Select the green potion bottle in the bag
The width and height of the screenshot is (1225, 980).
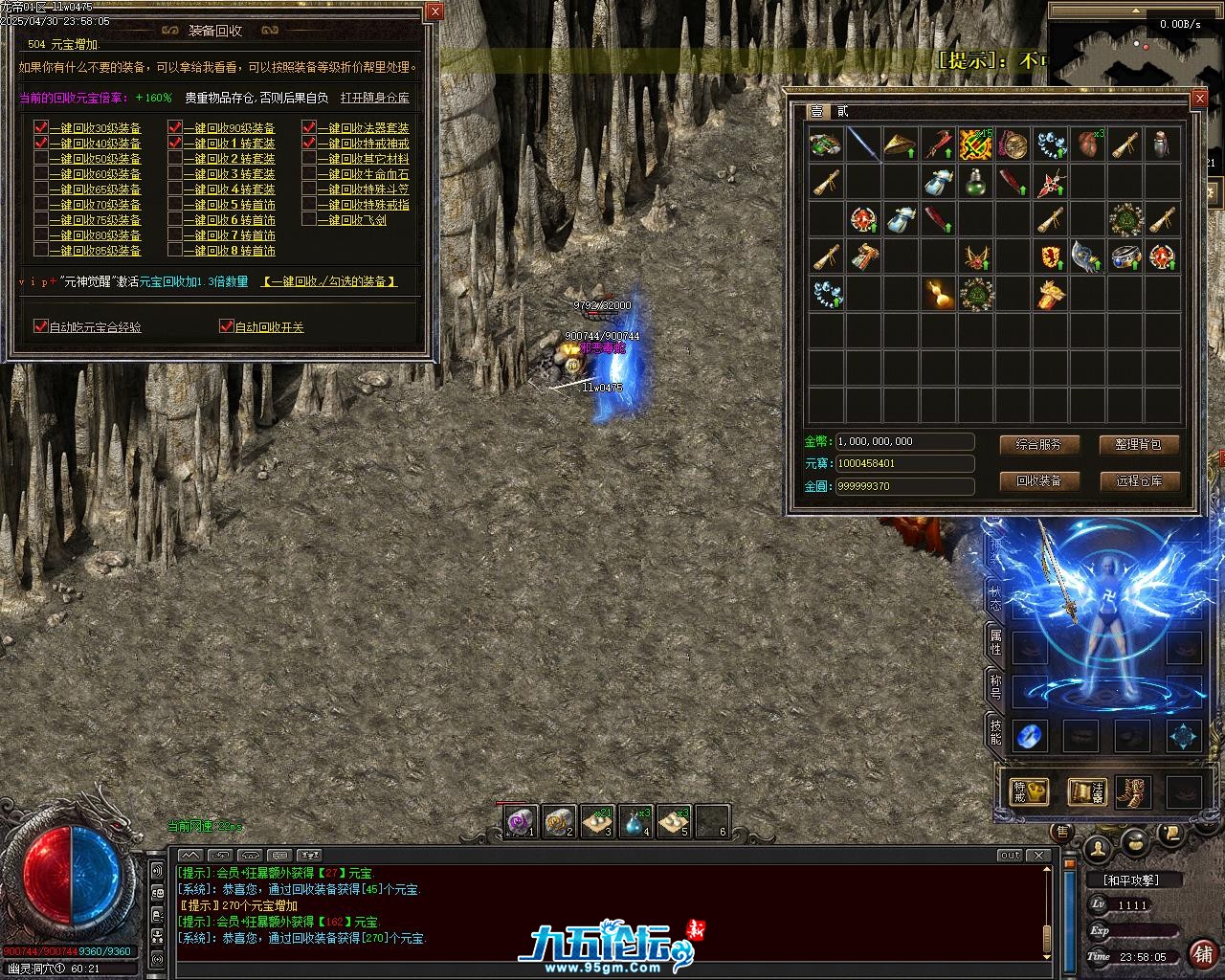(x=975, y=182)
